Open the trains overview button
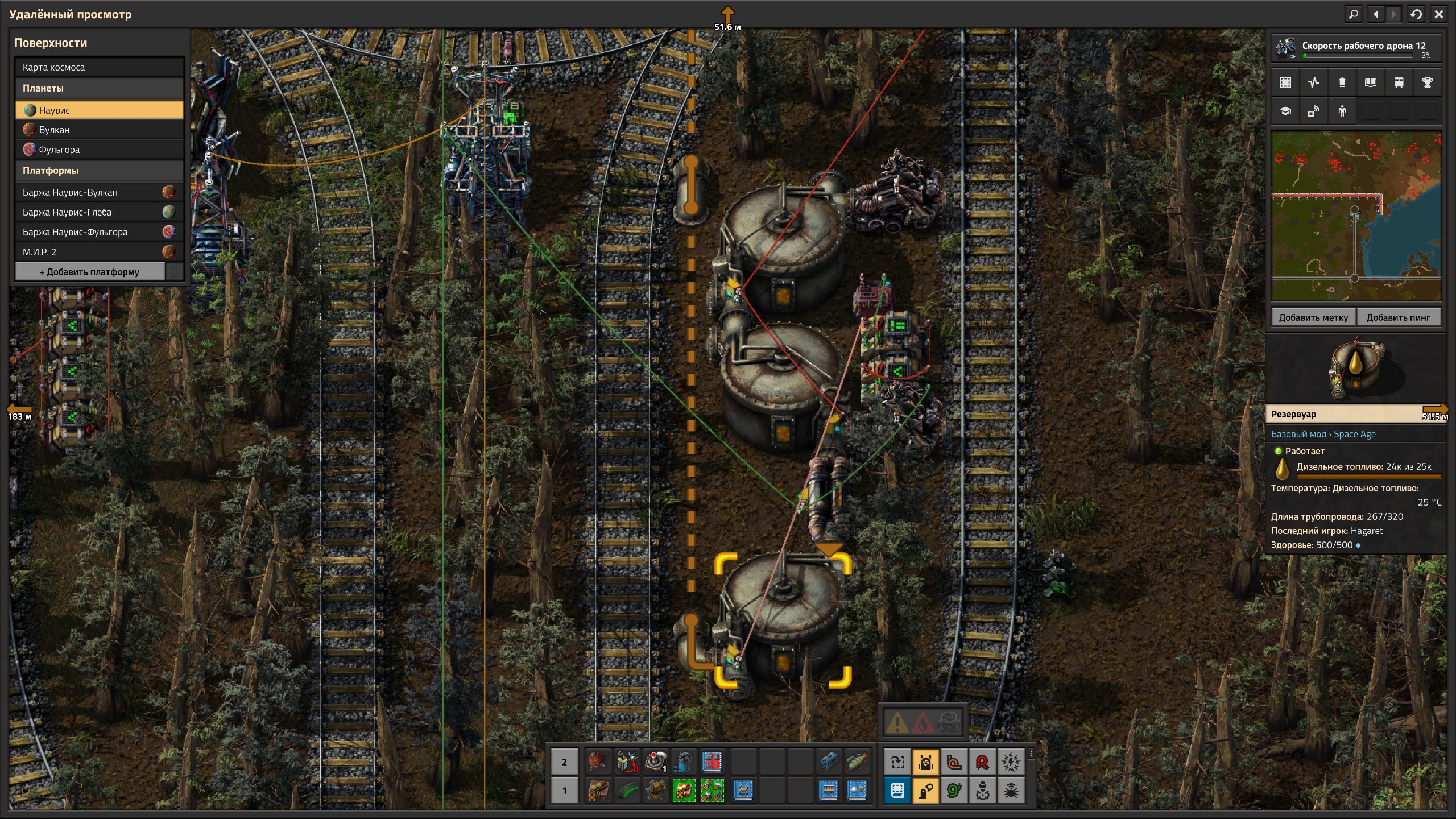The width and height of the screenshot is (1456, 819). click(x=1399, y=82)
